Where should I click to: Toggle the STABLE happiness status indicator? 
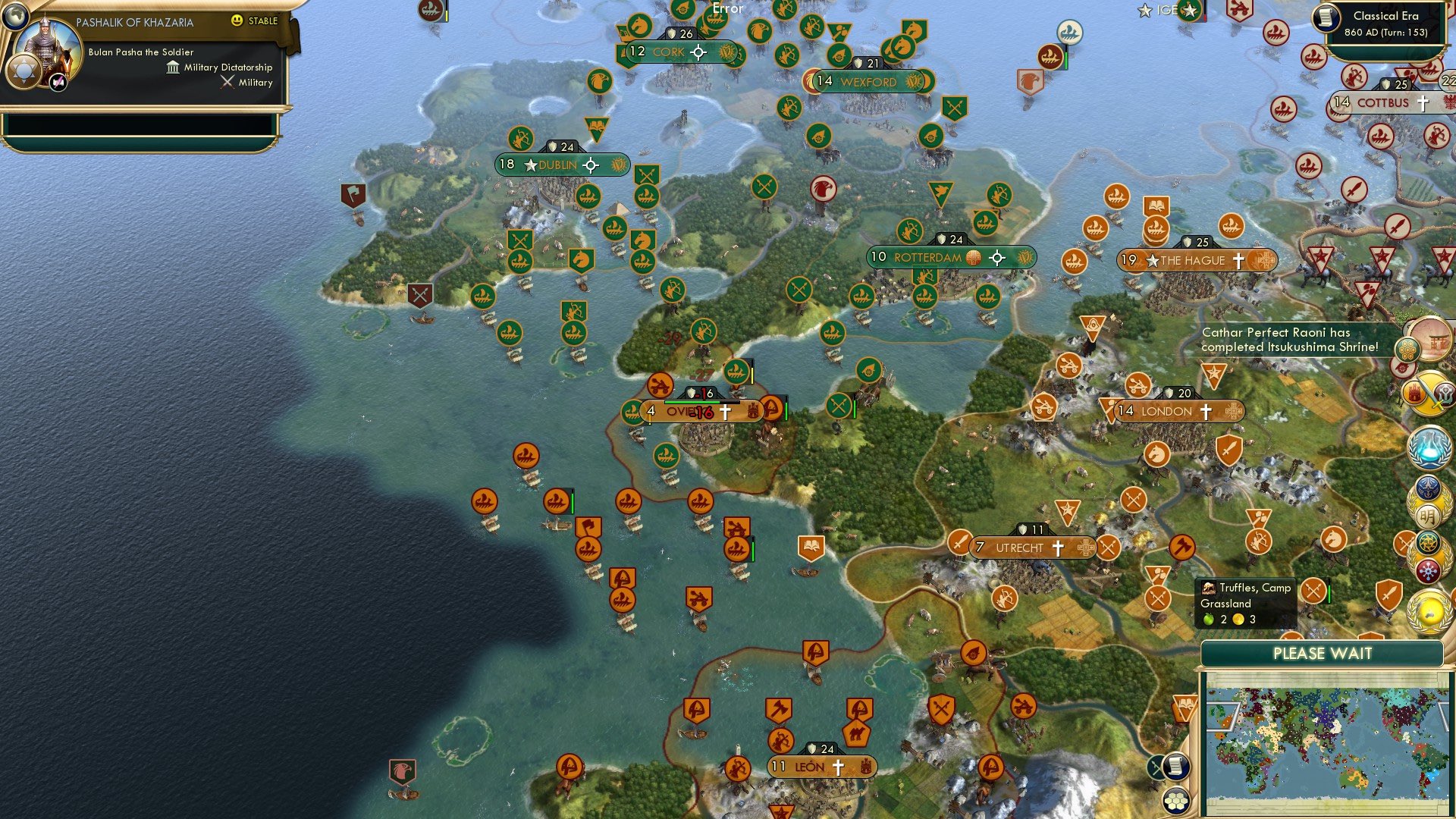(x=255, y=21)
